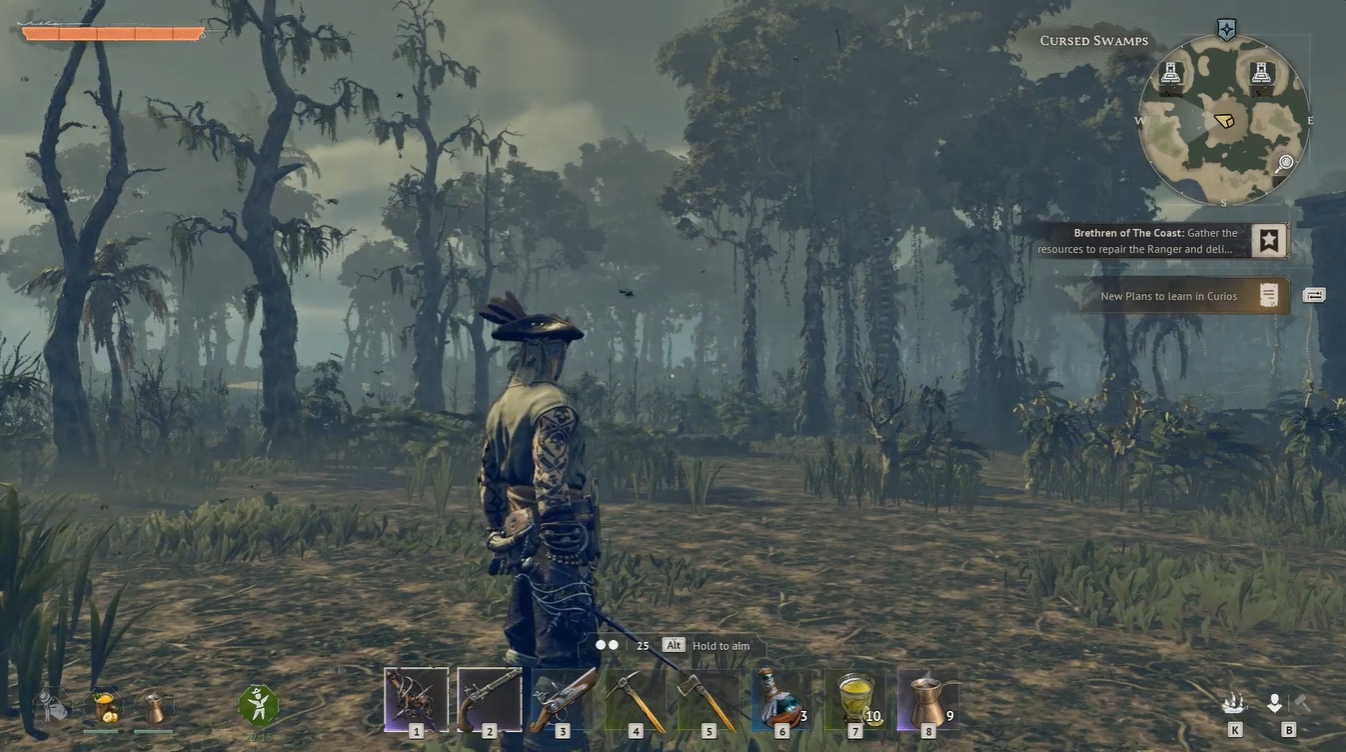This screenshot has width=1346, height=752.
Task: Click the compass marker atop the minimap
Action: [1226, 29]
